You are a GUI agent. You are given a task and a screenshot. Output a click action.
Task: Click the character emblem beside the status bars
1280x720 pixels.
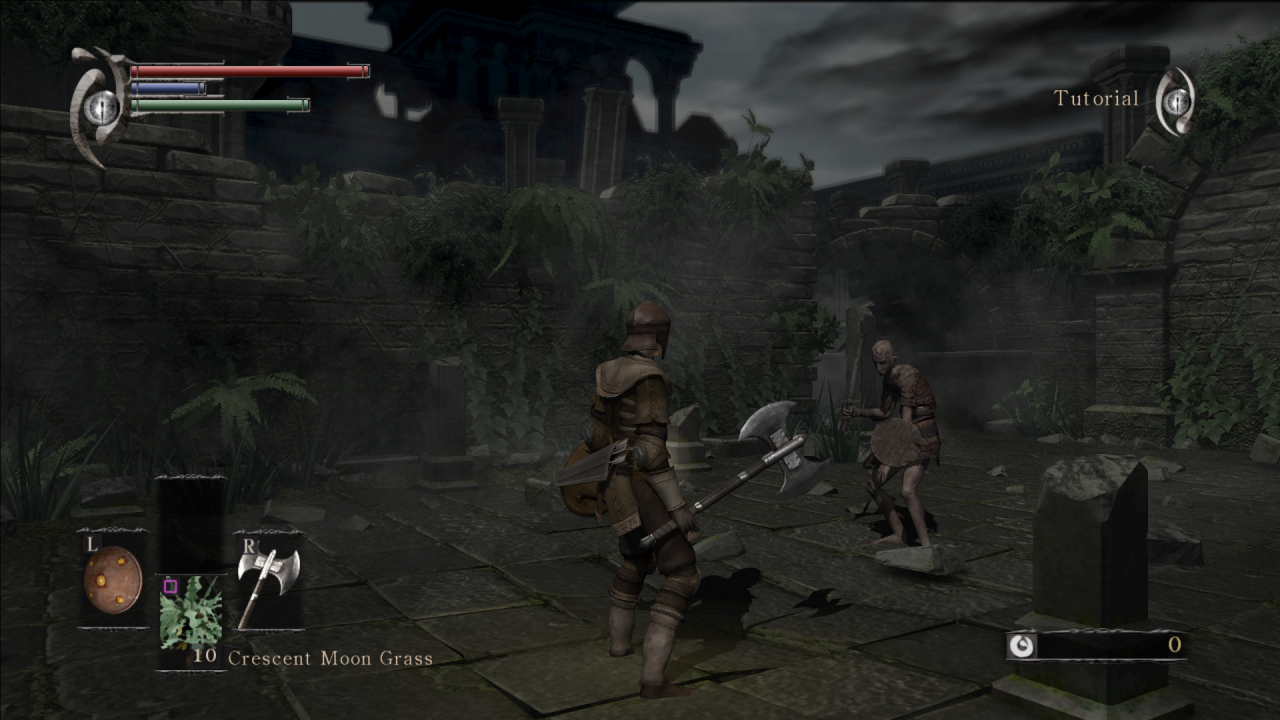pyautogui.click(x=99, y=105)
